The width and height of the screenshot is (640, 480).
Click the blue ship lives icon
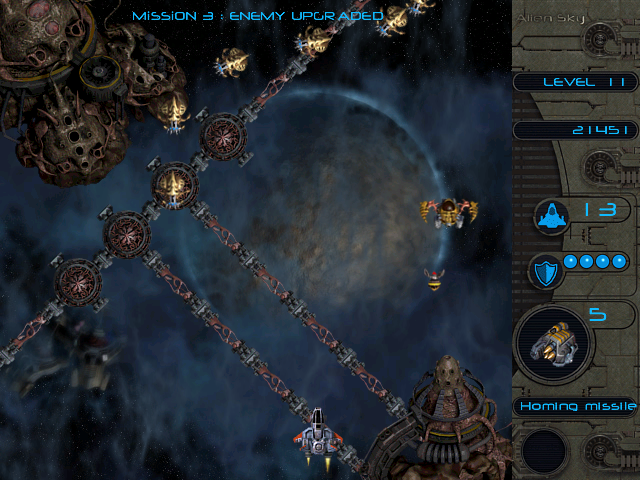click(552, 215)
